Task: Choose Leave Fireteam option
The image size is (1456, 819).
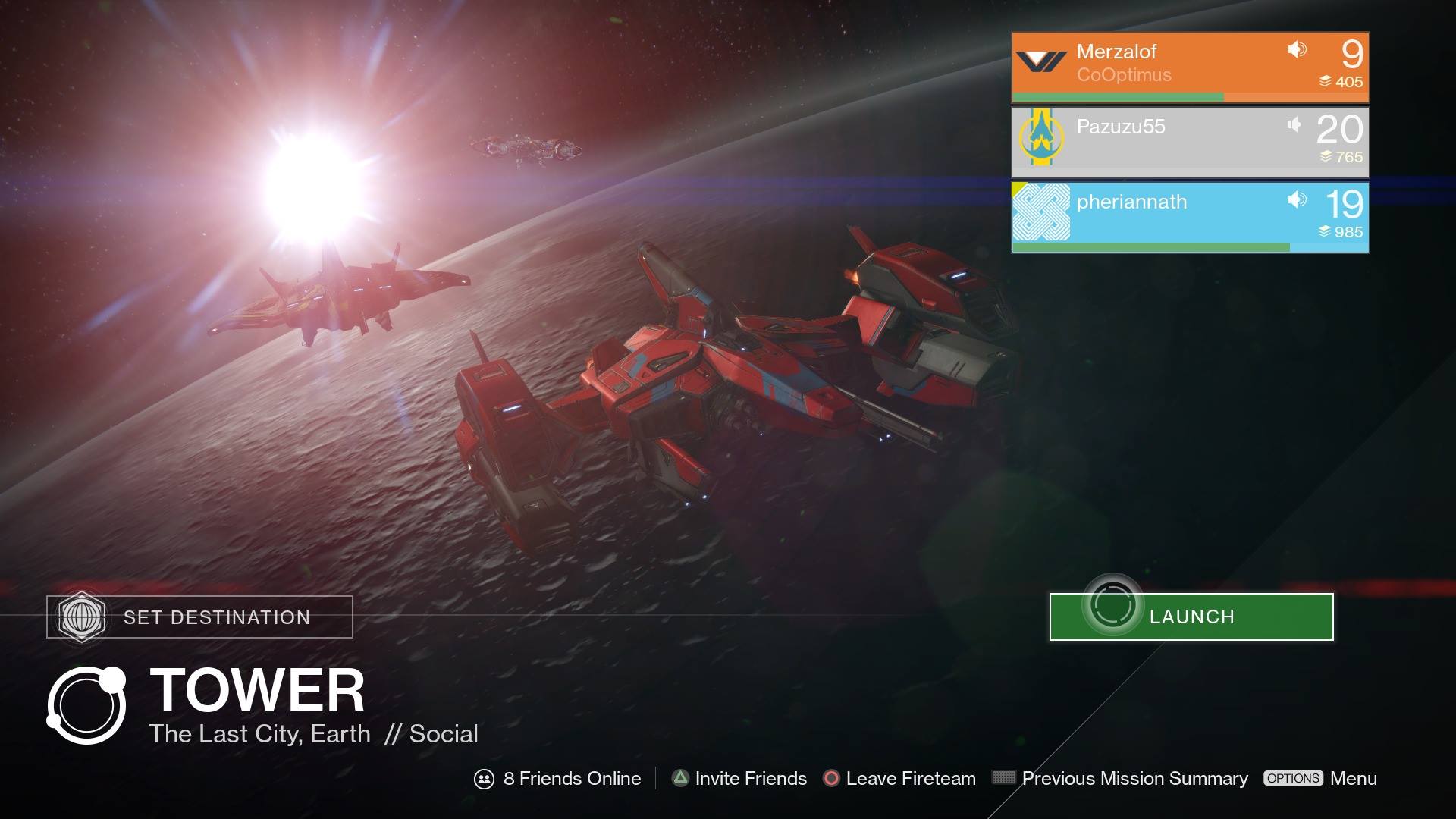Action: point(899,778)
